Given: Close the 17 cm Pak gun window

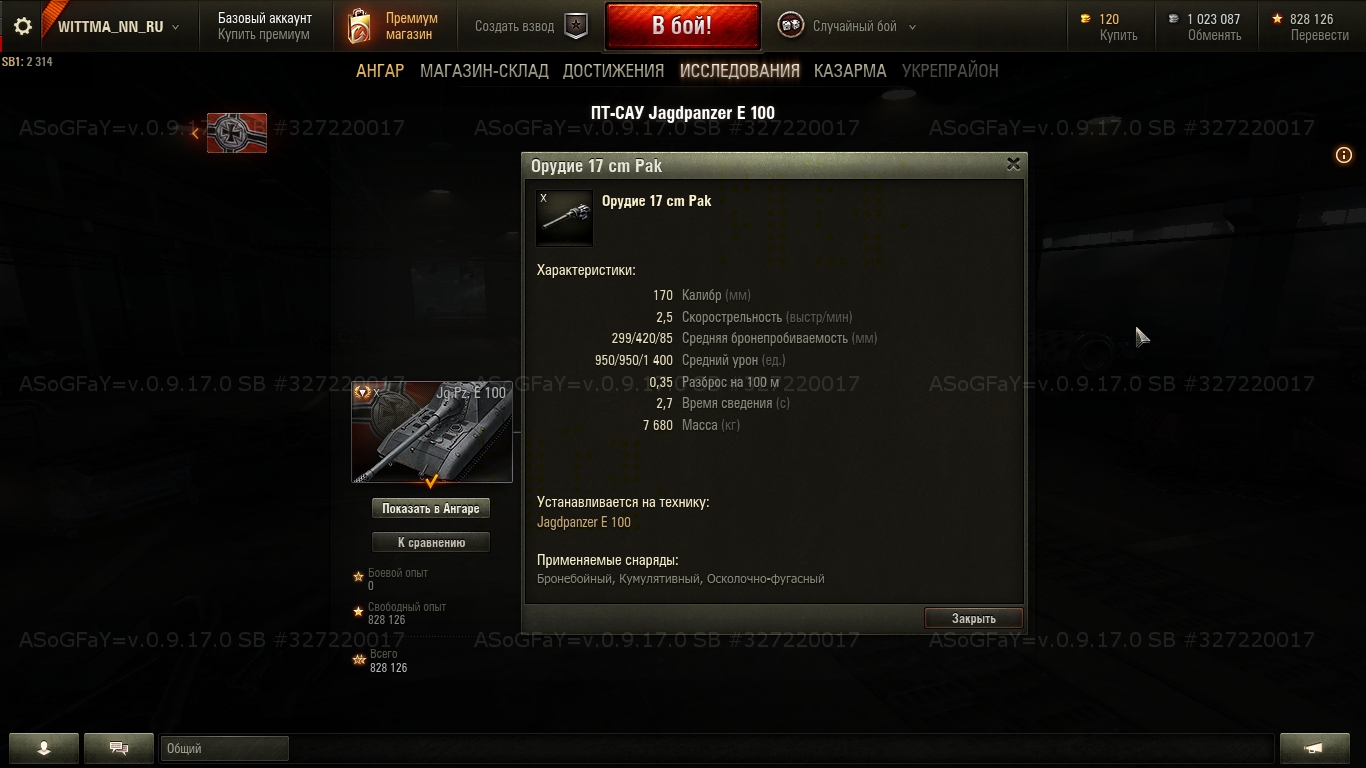Looking at the screenshot, I should [1013, 164].
